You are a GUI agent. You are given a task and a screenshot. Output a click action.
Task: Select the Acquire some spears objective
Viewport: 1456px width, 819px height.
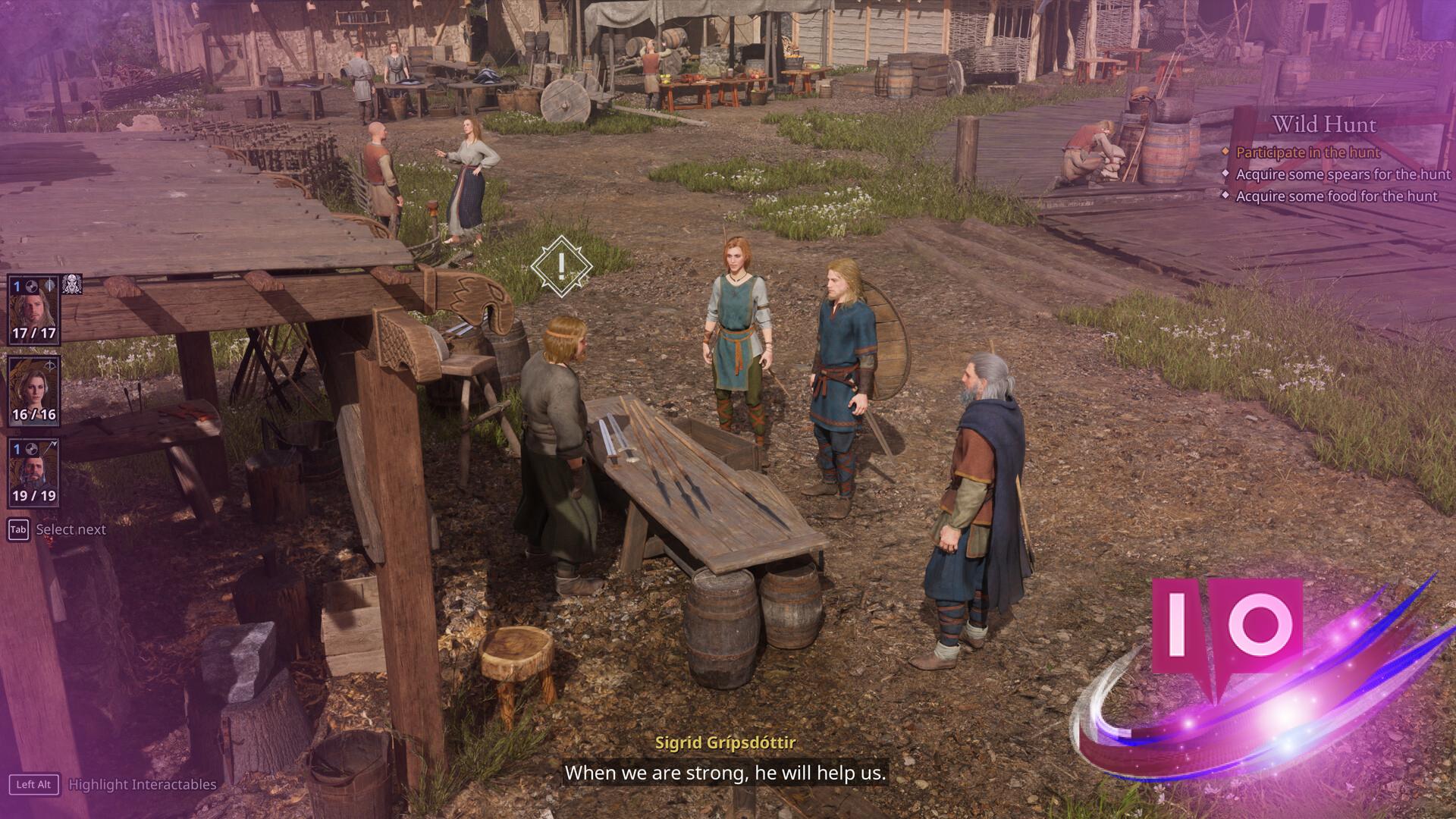[1342, 174]
